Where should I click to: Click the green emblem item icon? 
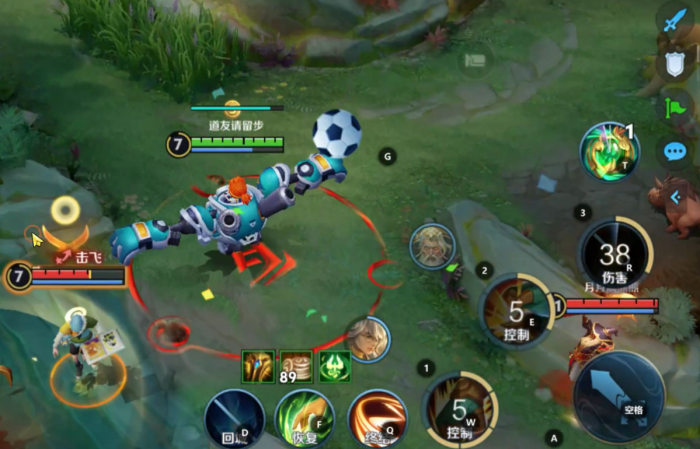coord(334,366)
